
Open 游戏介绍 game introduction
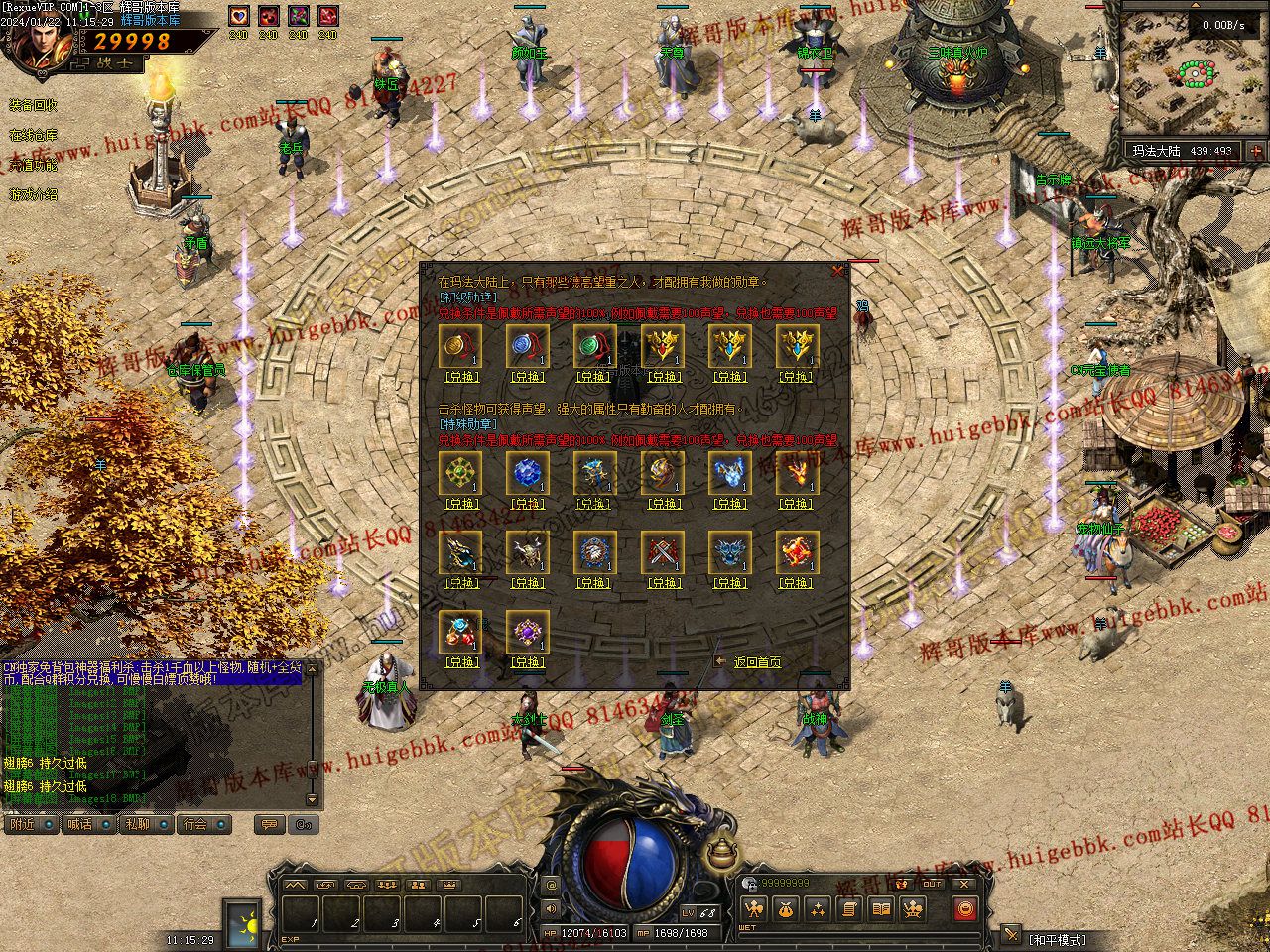click(33, 194)
